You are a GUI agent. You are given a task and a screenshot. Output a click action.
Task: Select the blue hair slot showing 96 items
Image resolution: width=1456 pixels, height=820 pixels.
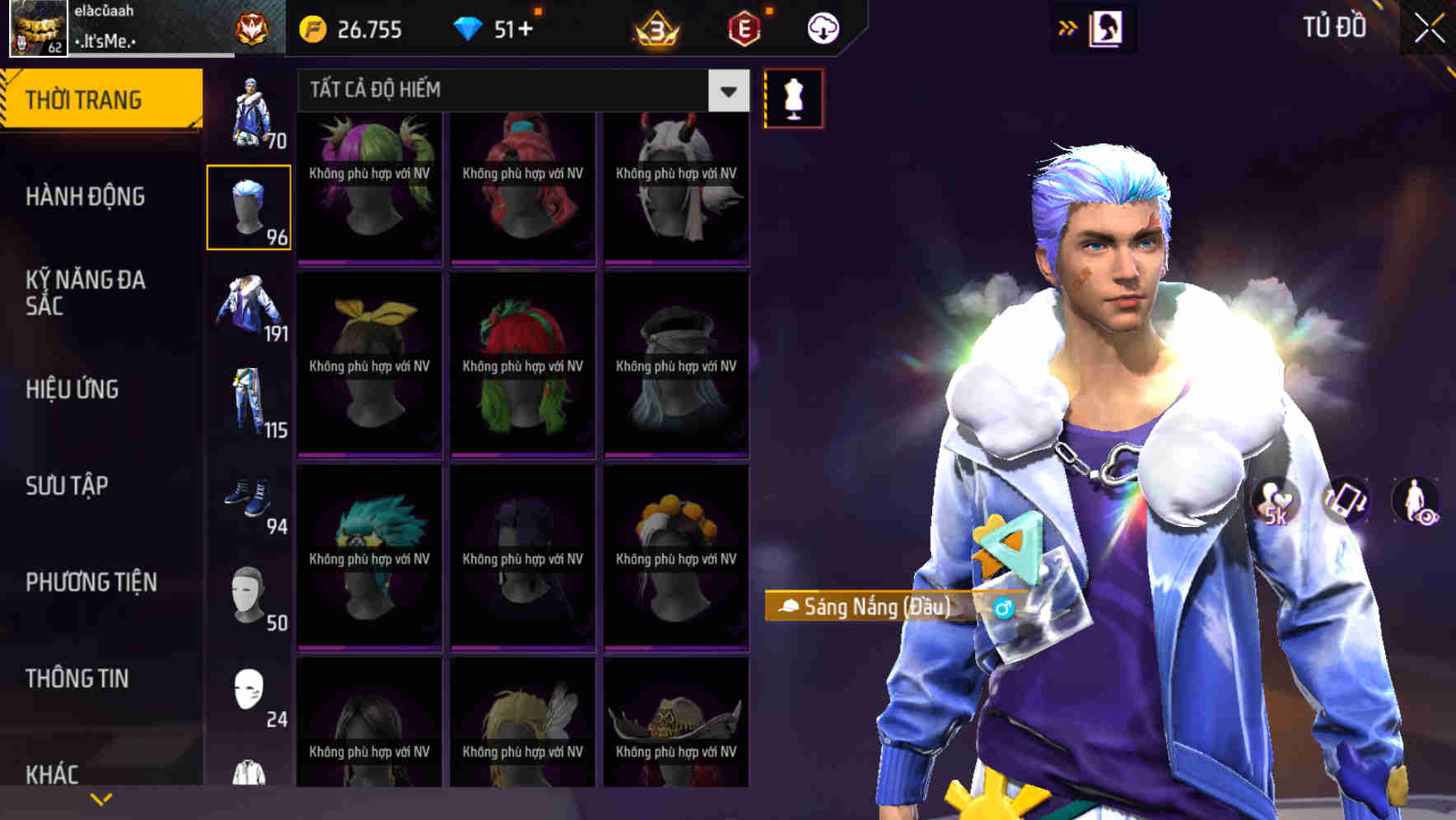pyautogui.click(x=250, y=204)
